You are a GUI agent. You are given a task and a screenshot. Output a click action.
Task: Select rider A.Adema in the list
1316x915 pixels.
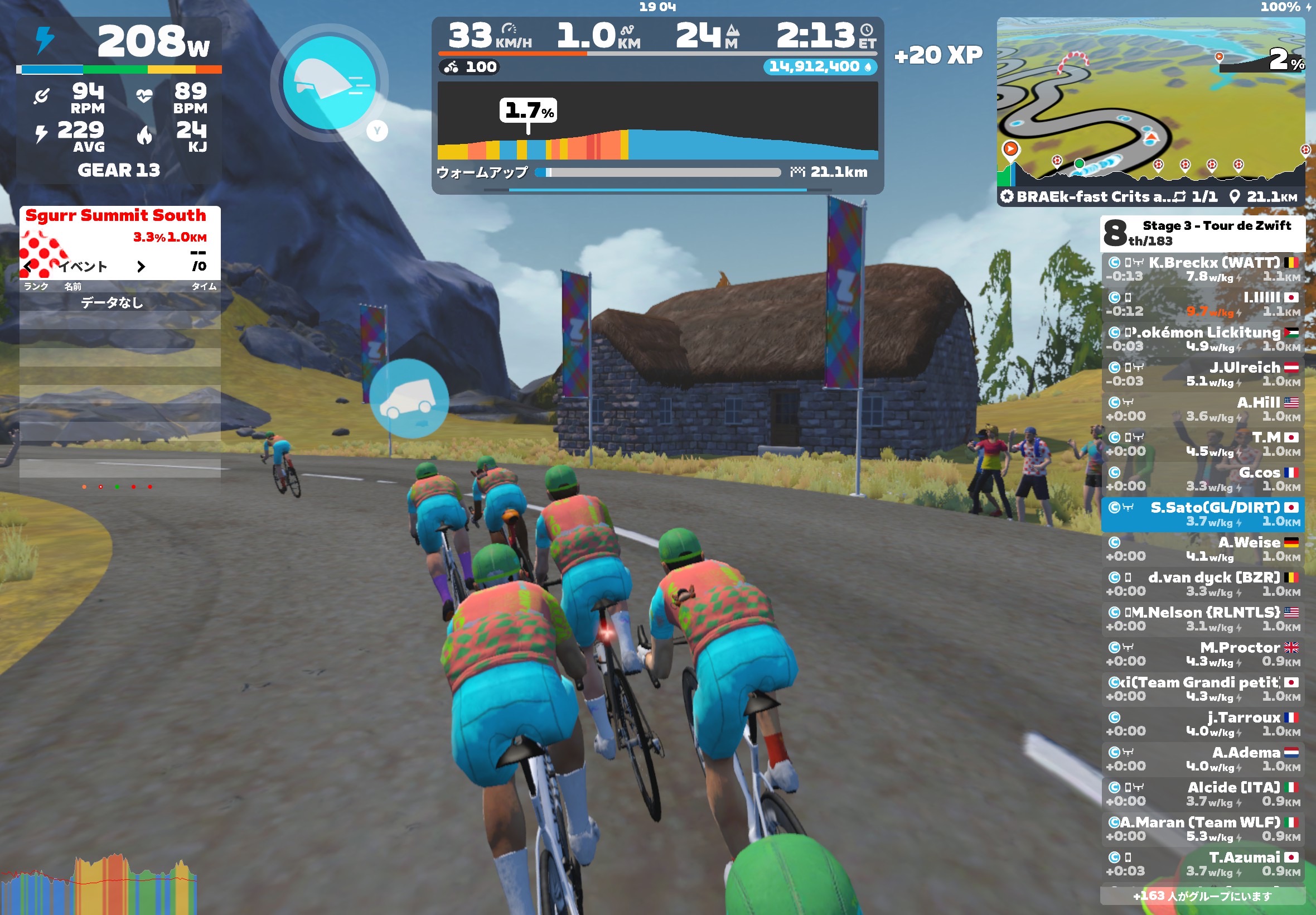[1202, 759]
